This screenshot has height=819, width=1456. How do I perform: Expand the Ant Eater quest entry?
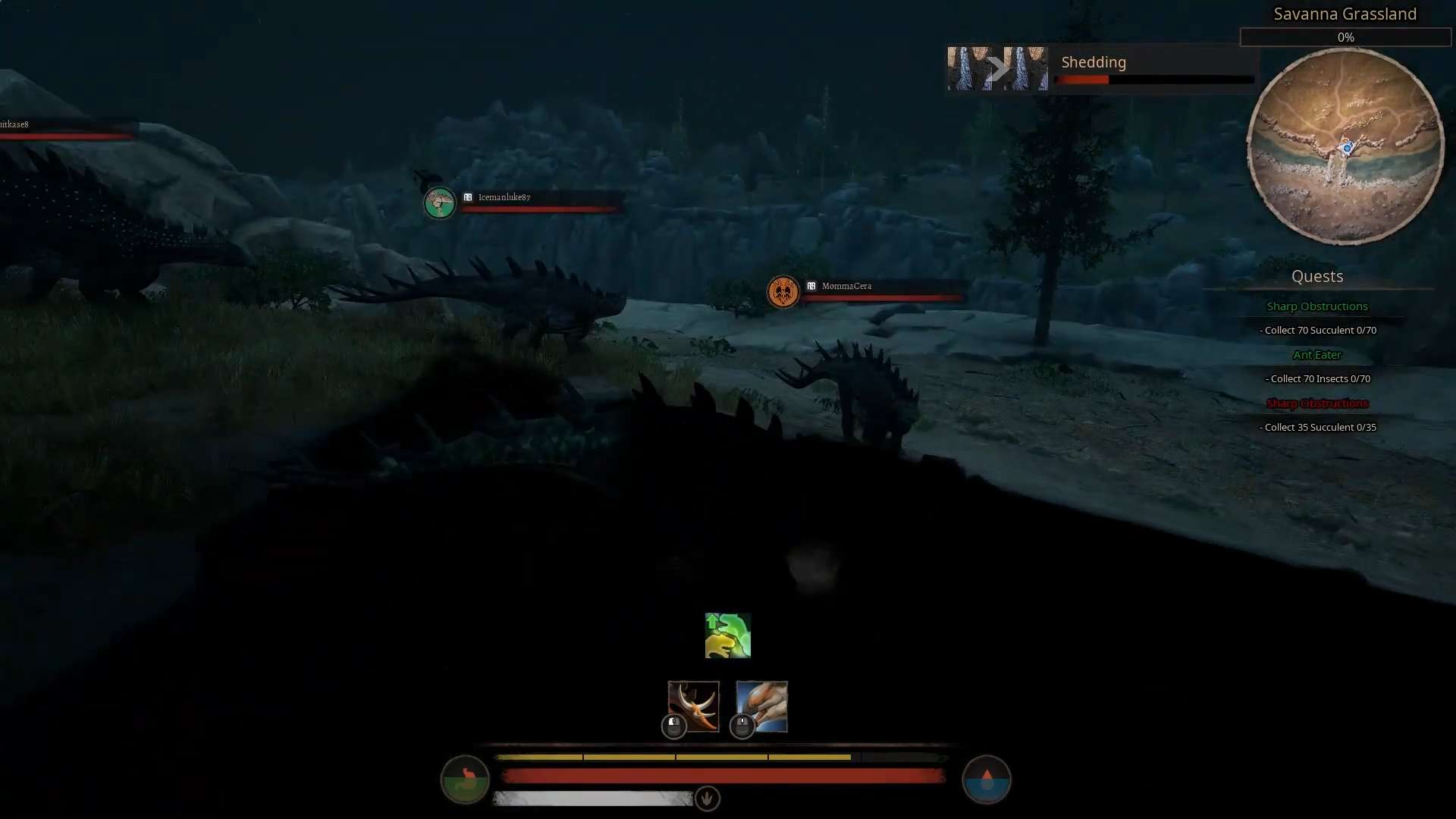(1316, 354)
